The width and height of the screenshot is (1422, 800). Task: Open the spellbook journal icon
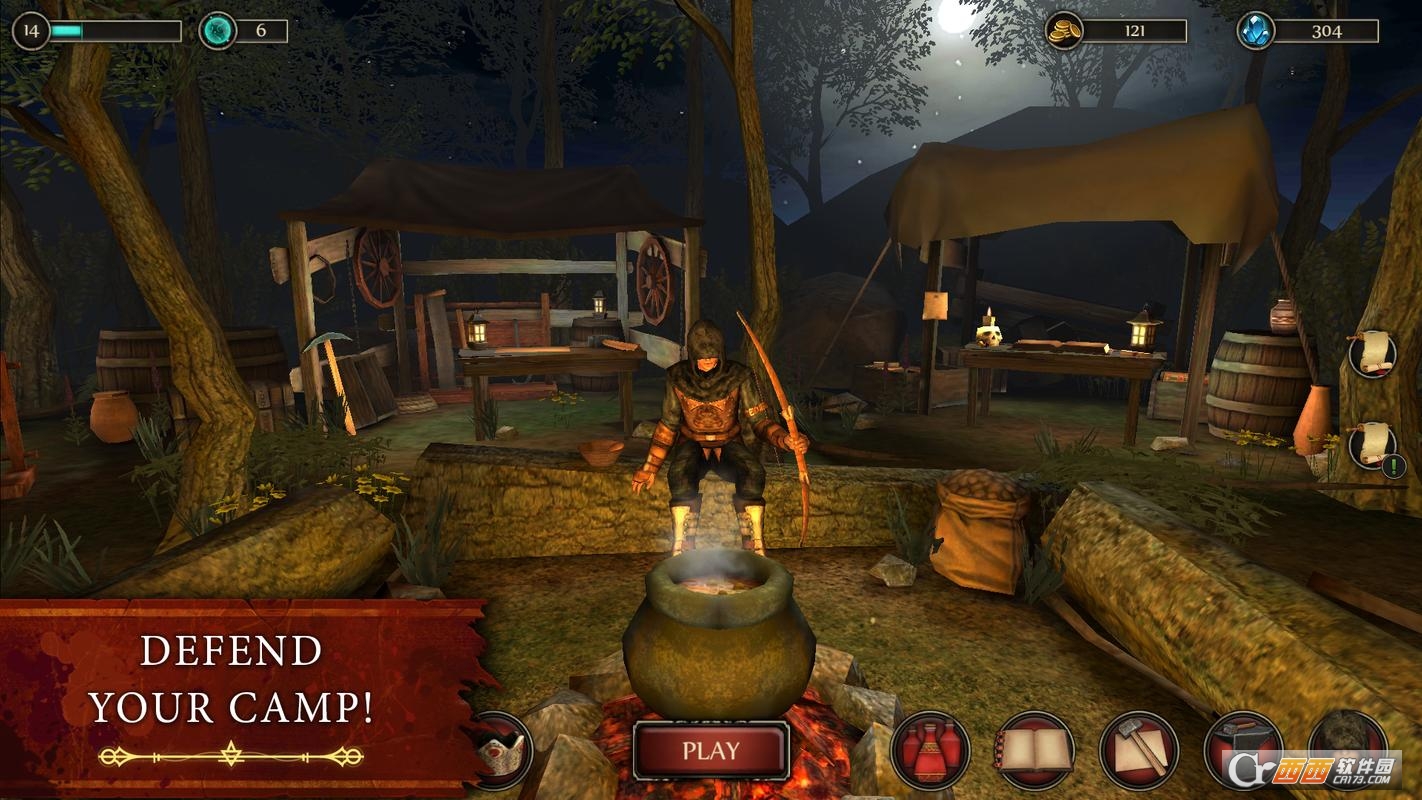coord(1035,751)
